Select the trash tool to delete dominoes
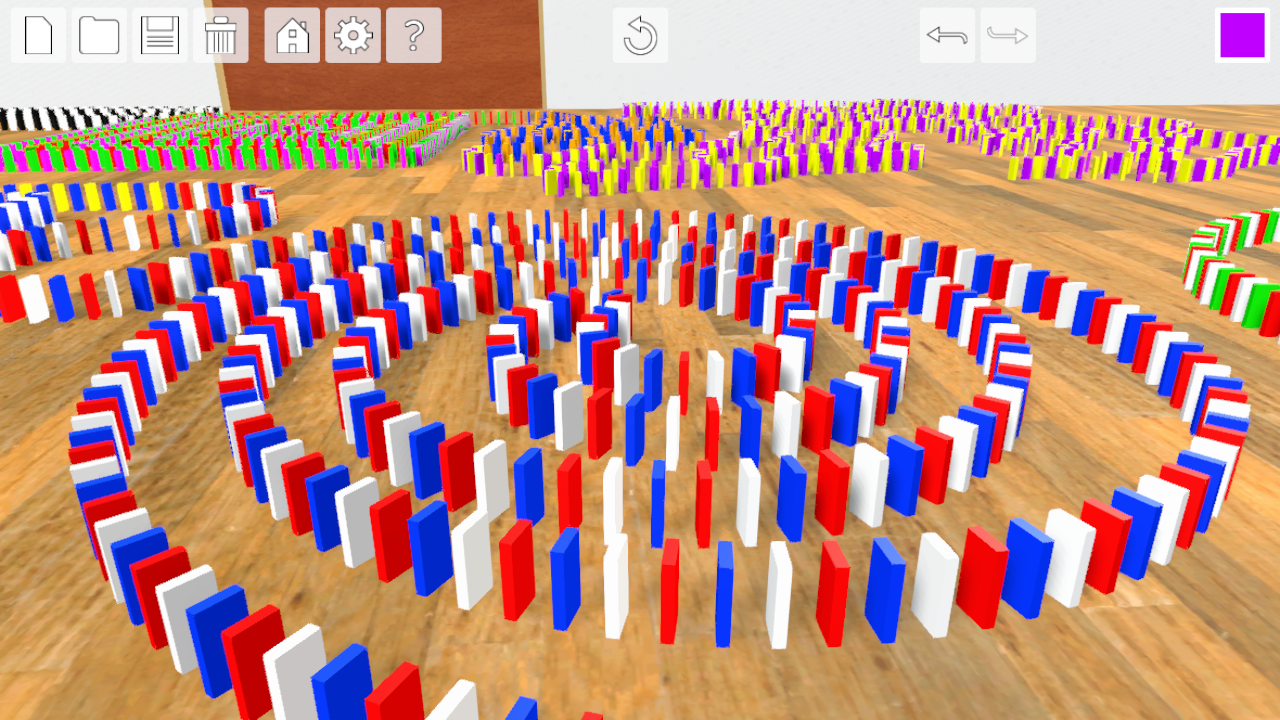Viewport: 1280px width, 720px height. (220, 34)
